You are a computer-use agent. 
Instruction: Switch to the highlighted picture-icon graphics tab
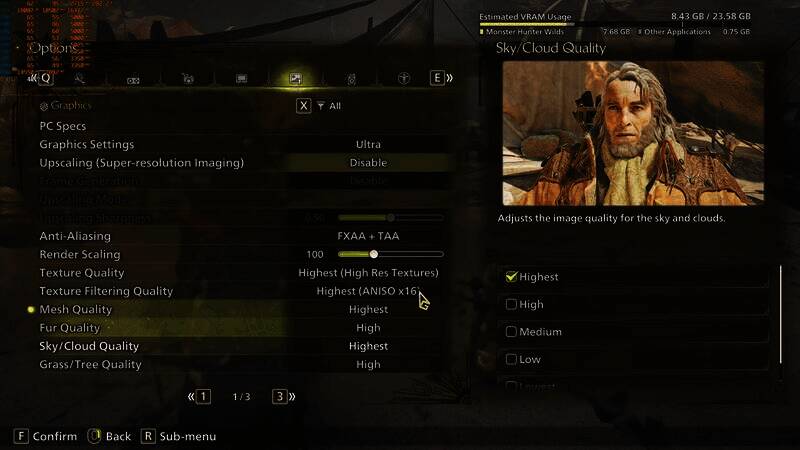click(x=295, y=78)
